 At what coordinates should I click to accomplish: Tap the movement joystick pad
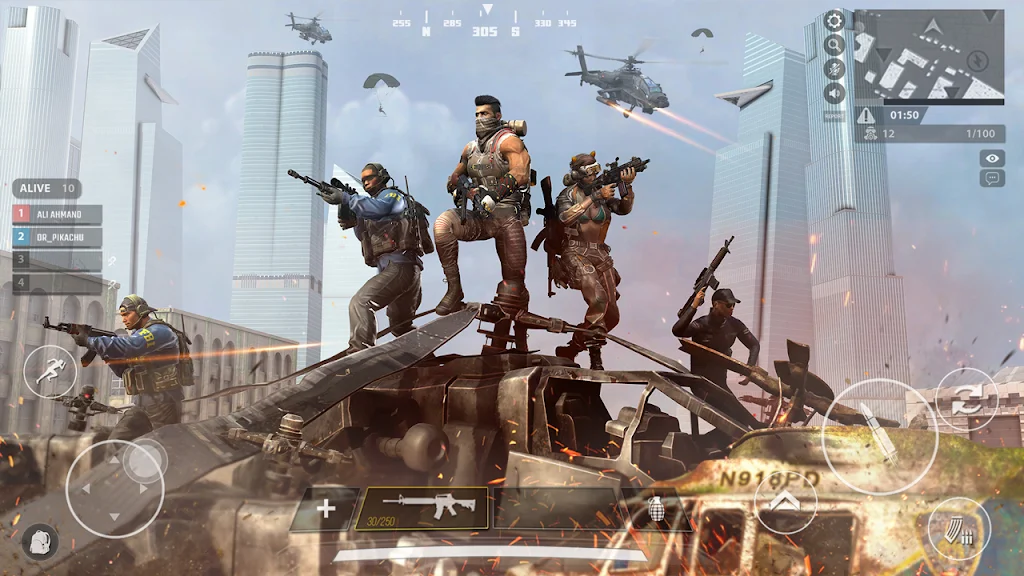click(115, 488)
